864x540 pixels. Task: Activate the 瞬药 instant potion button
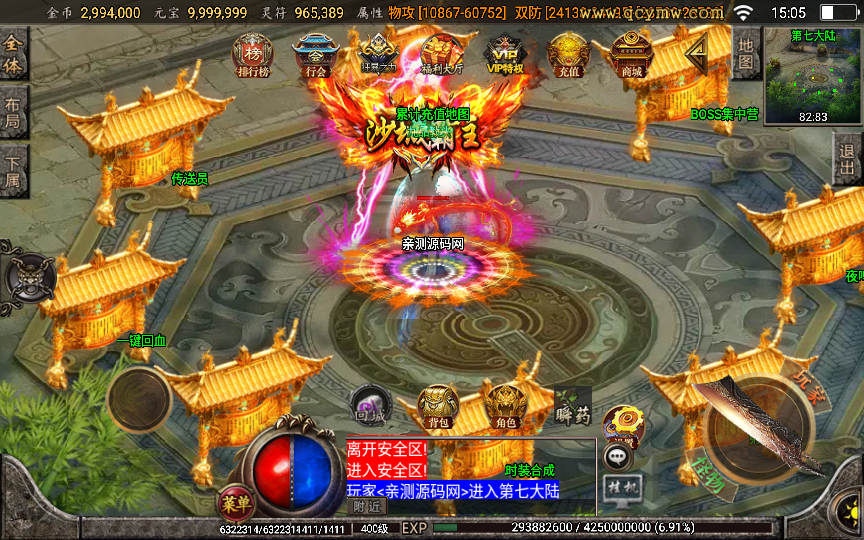tap(572, 405)
